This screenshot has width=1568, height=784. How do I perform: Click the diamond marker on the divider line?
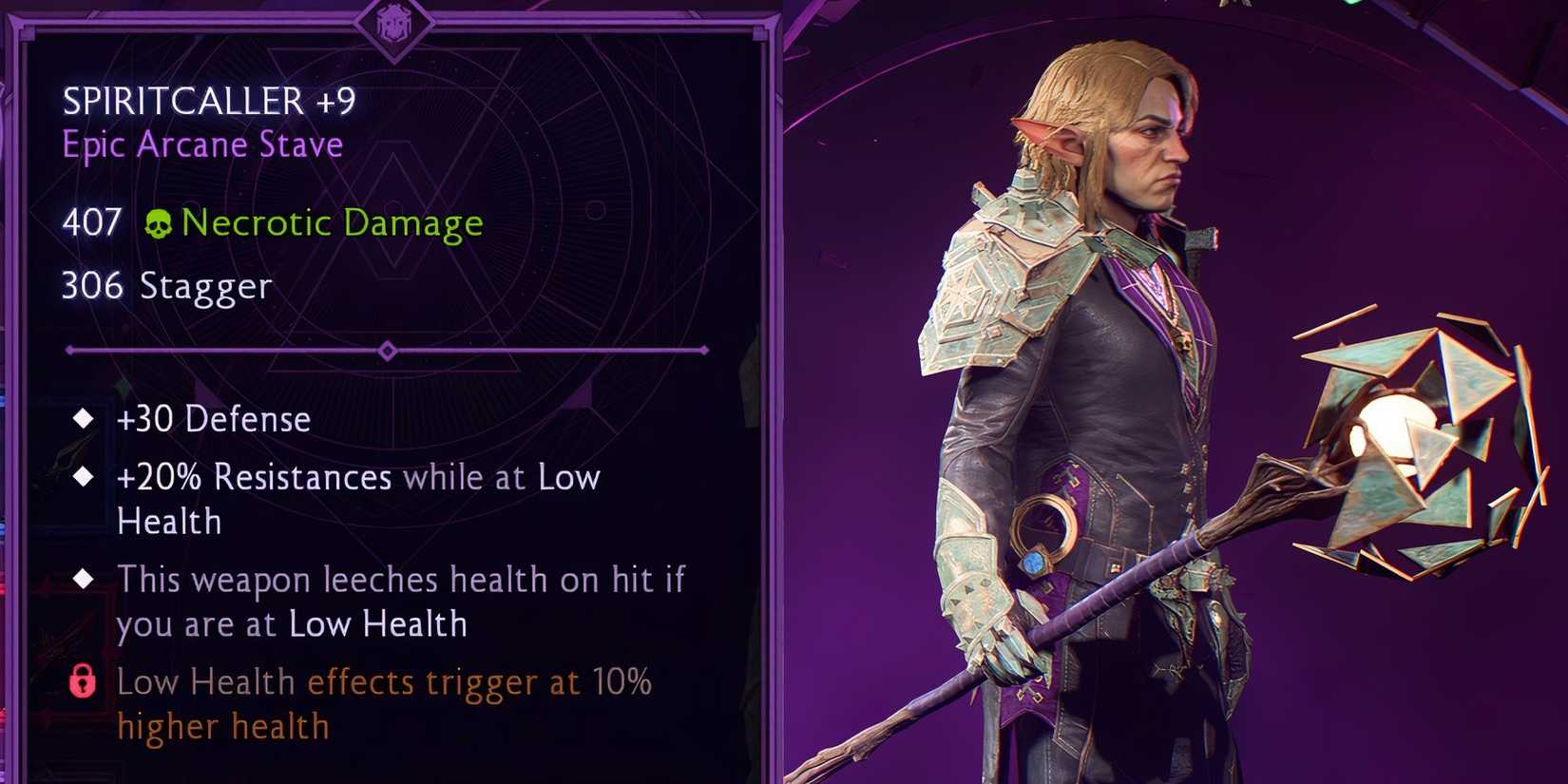coord(387,351)
